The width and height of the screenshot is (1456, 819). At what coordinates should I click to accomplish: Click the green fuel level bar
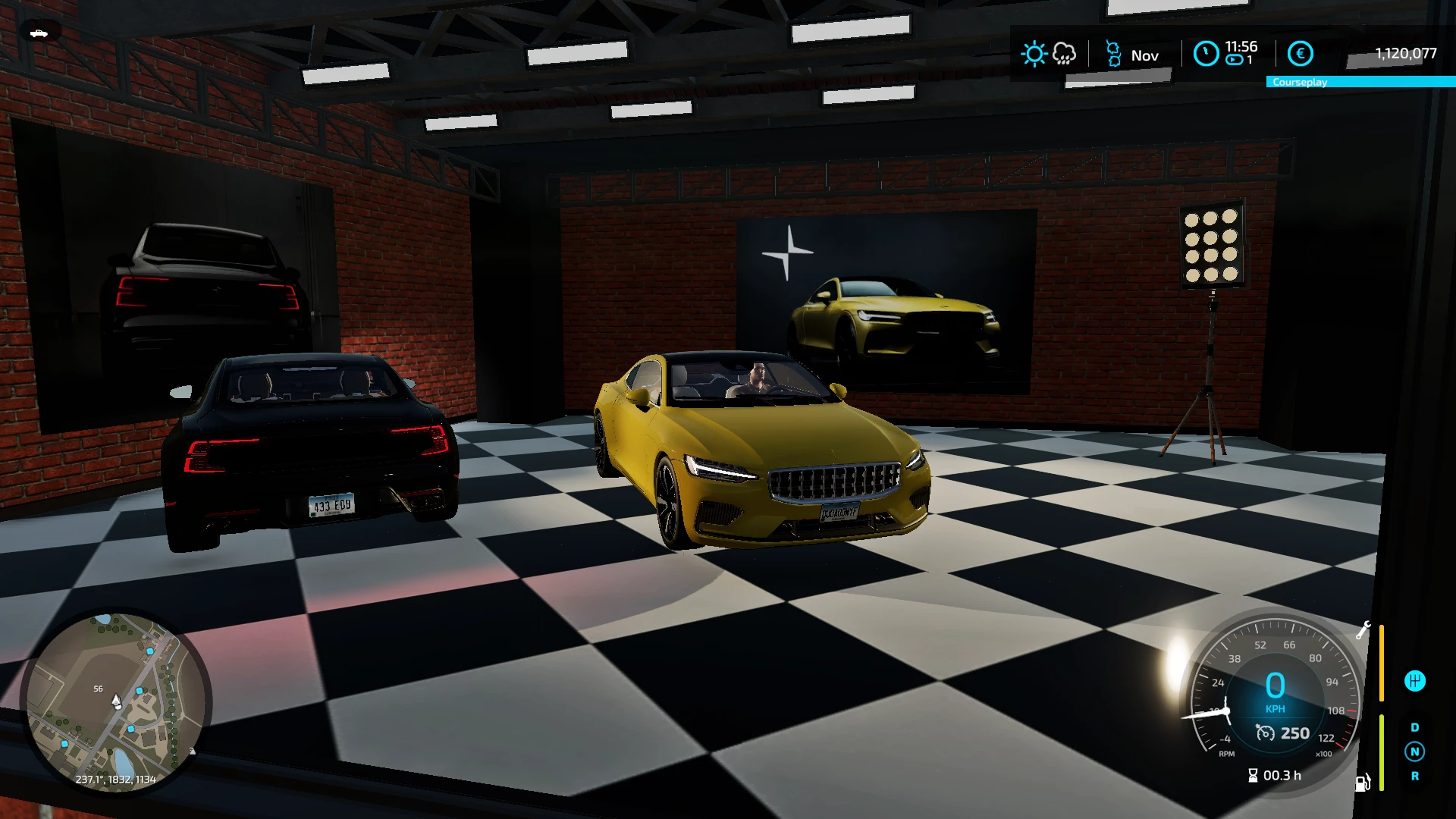point(1381,754)
